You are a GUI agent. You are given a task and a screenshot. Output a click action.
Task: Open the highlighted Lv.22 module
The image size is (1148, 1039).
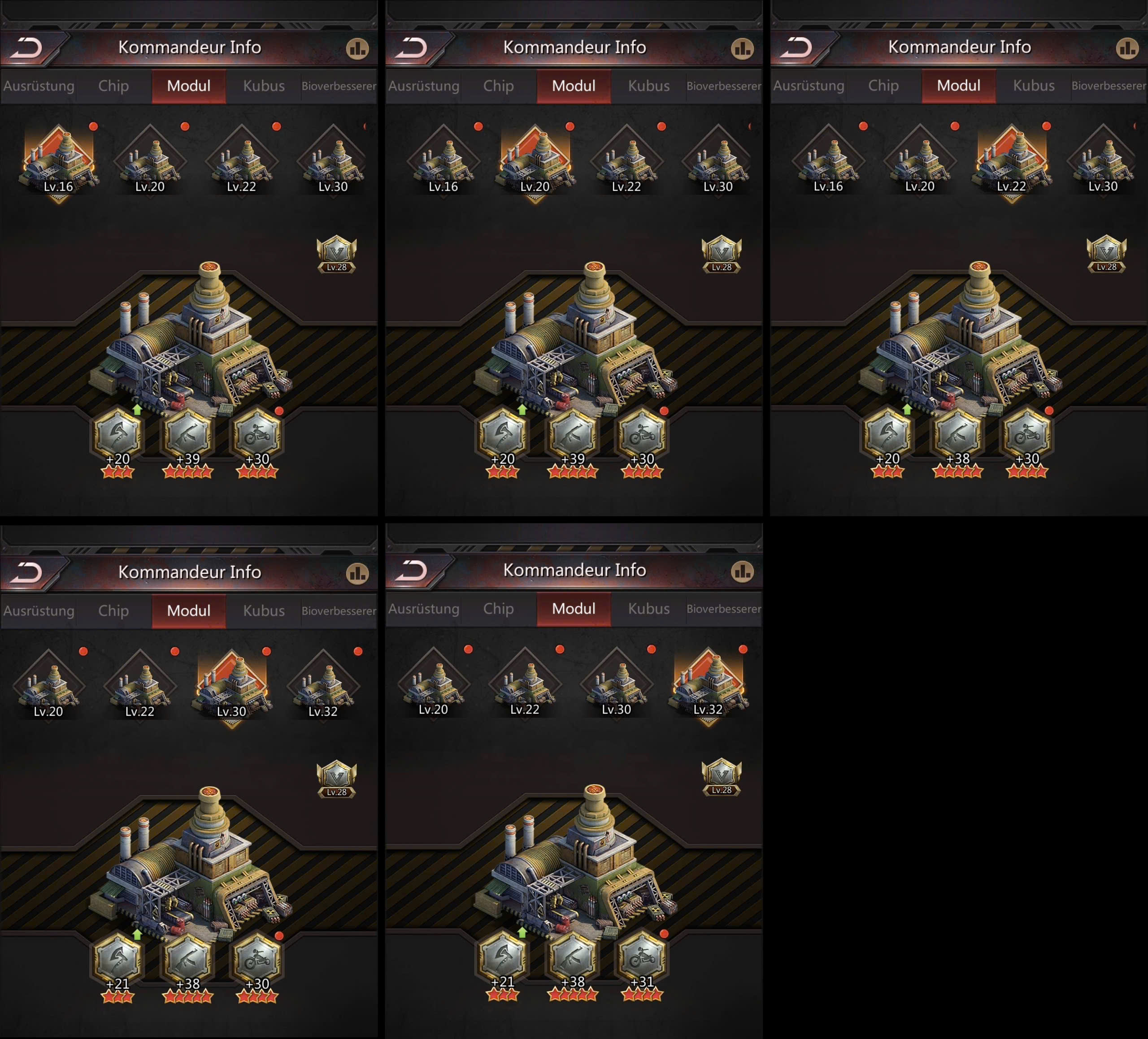coord(1011,161)
